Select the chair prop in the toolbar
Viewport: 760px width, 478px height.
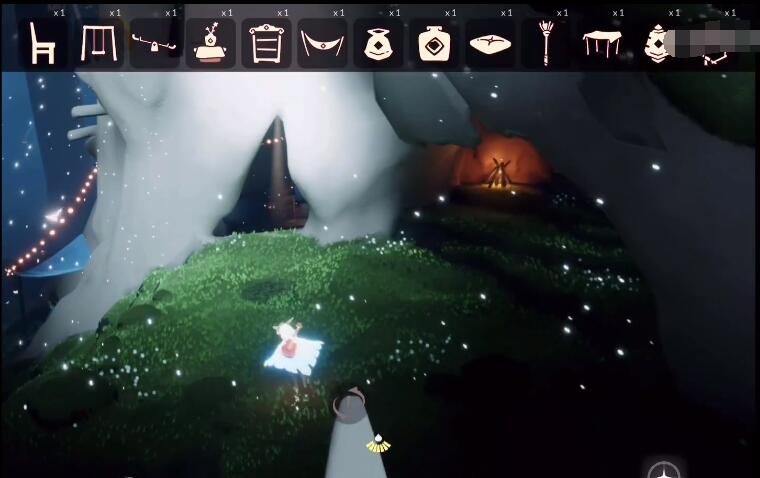click(42, 44)
